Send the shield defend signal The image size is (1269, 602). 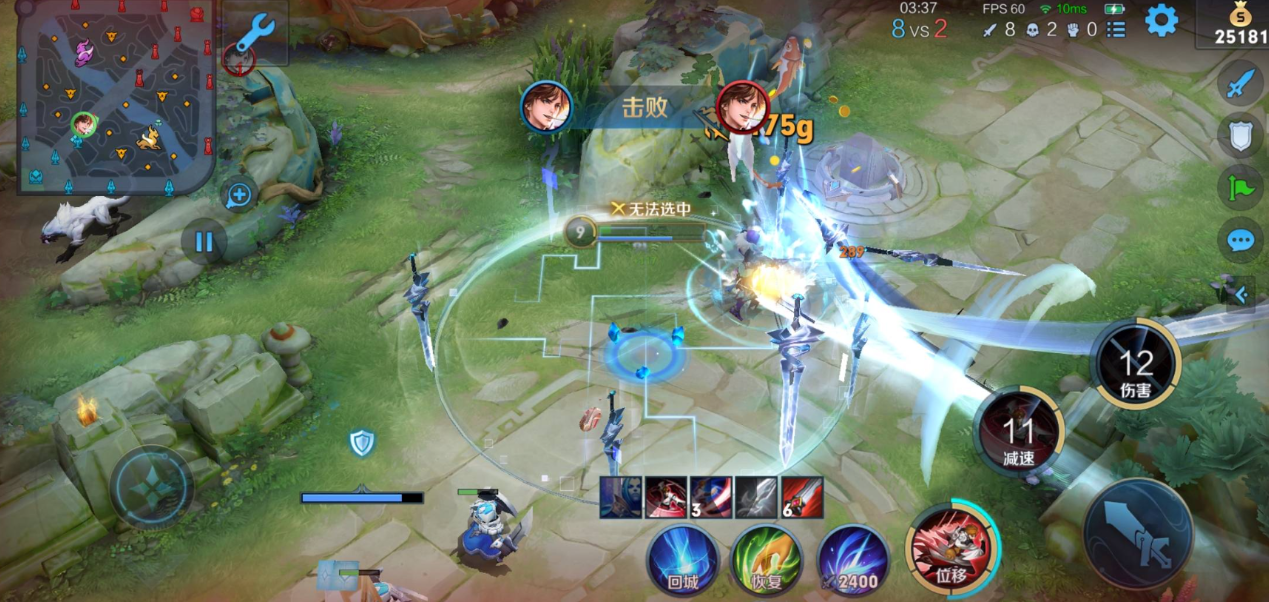pos(1240,135)
